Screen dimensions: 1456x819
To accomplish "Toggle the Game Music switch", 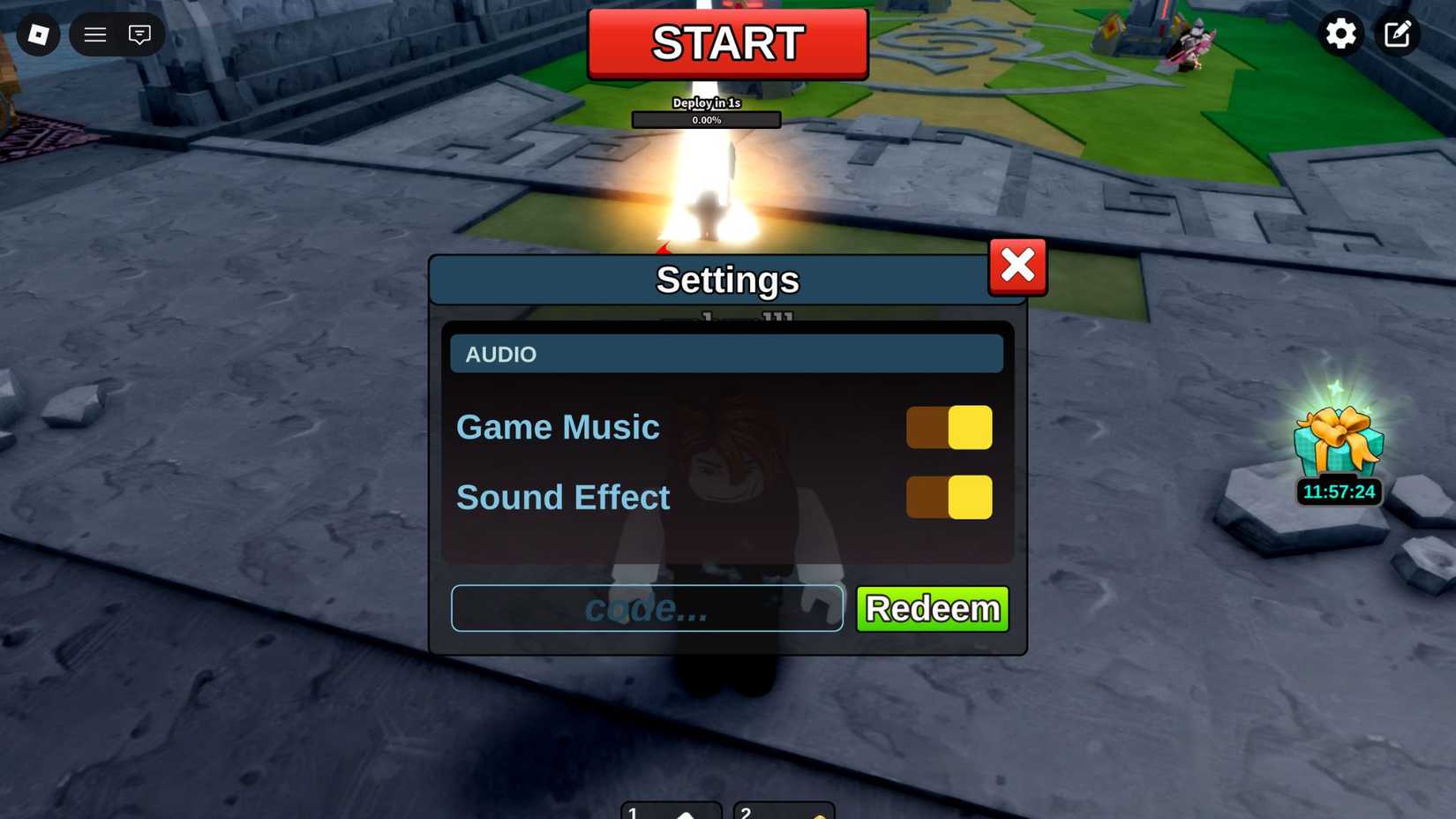I will click(x=949, y=426).
